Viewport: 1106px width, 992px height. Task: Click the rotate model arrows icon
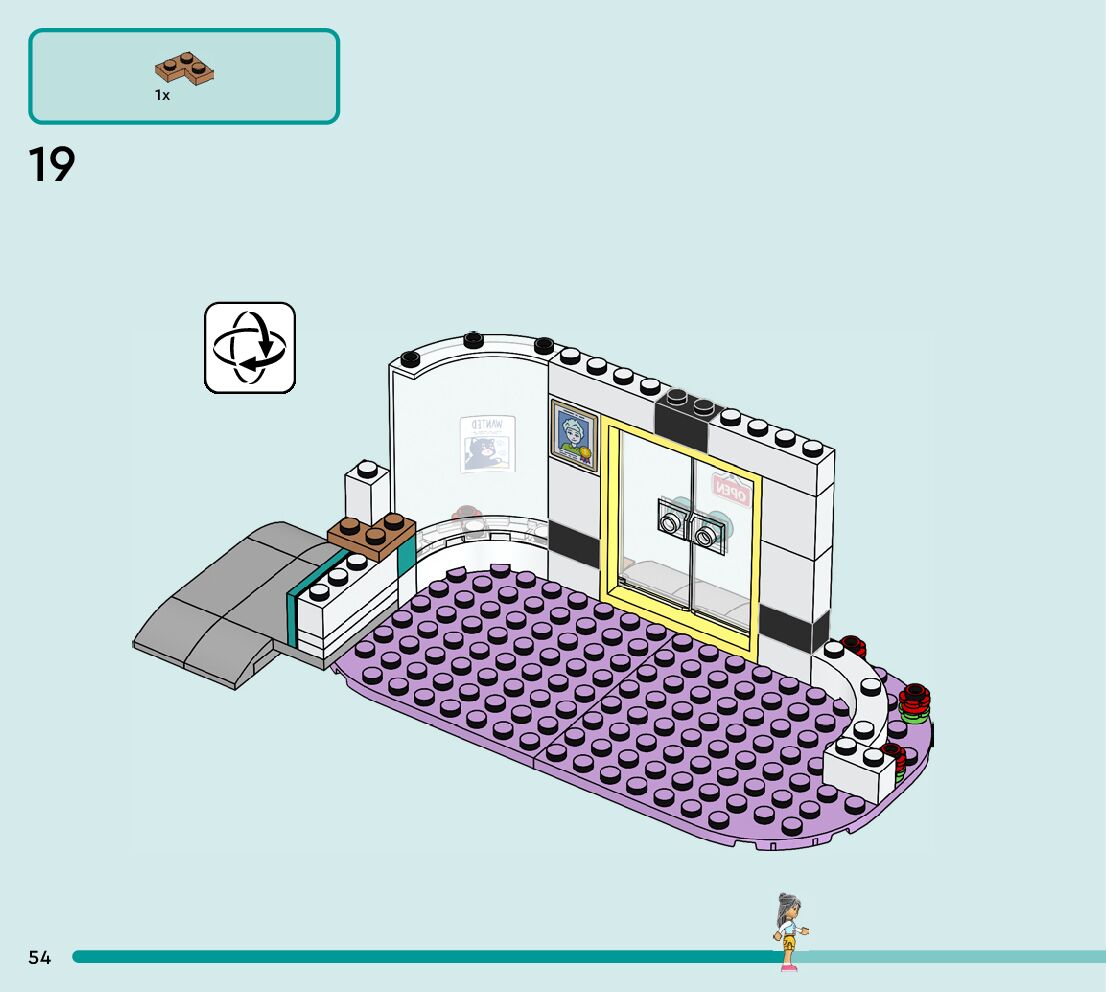[x=250, y=348]
